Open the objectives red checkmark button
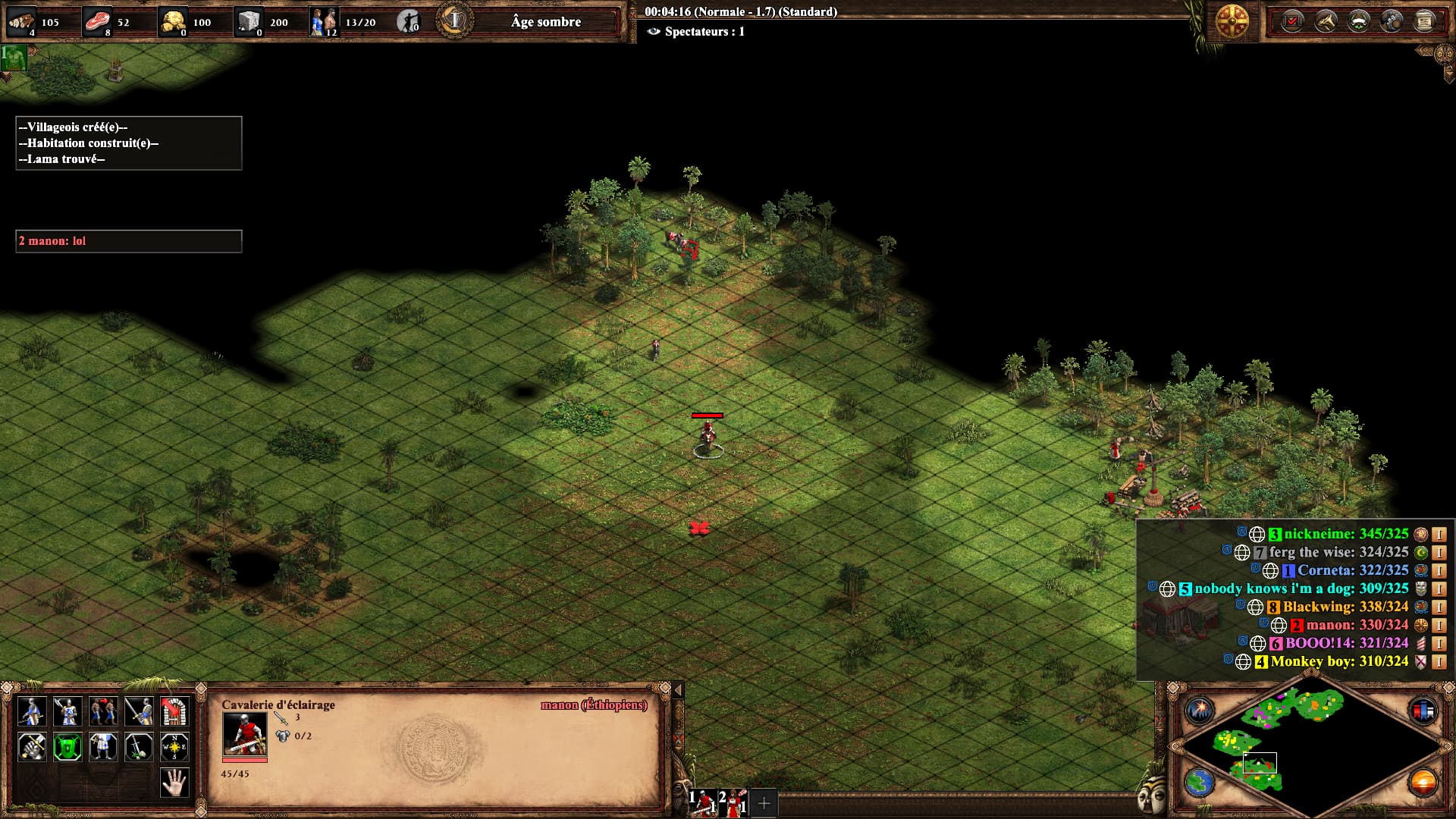This screenshot has width=1456, height=819. (x=1291, y=21)
